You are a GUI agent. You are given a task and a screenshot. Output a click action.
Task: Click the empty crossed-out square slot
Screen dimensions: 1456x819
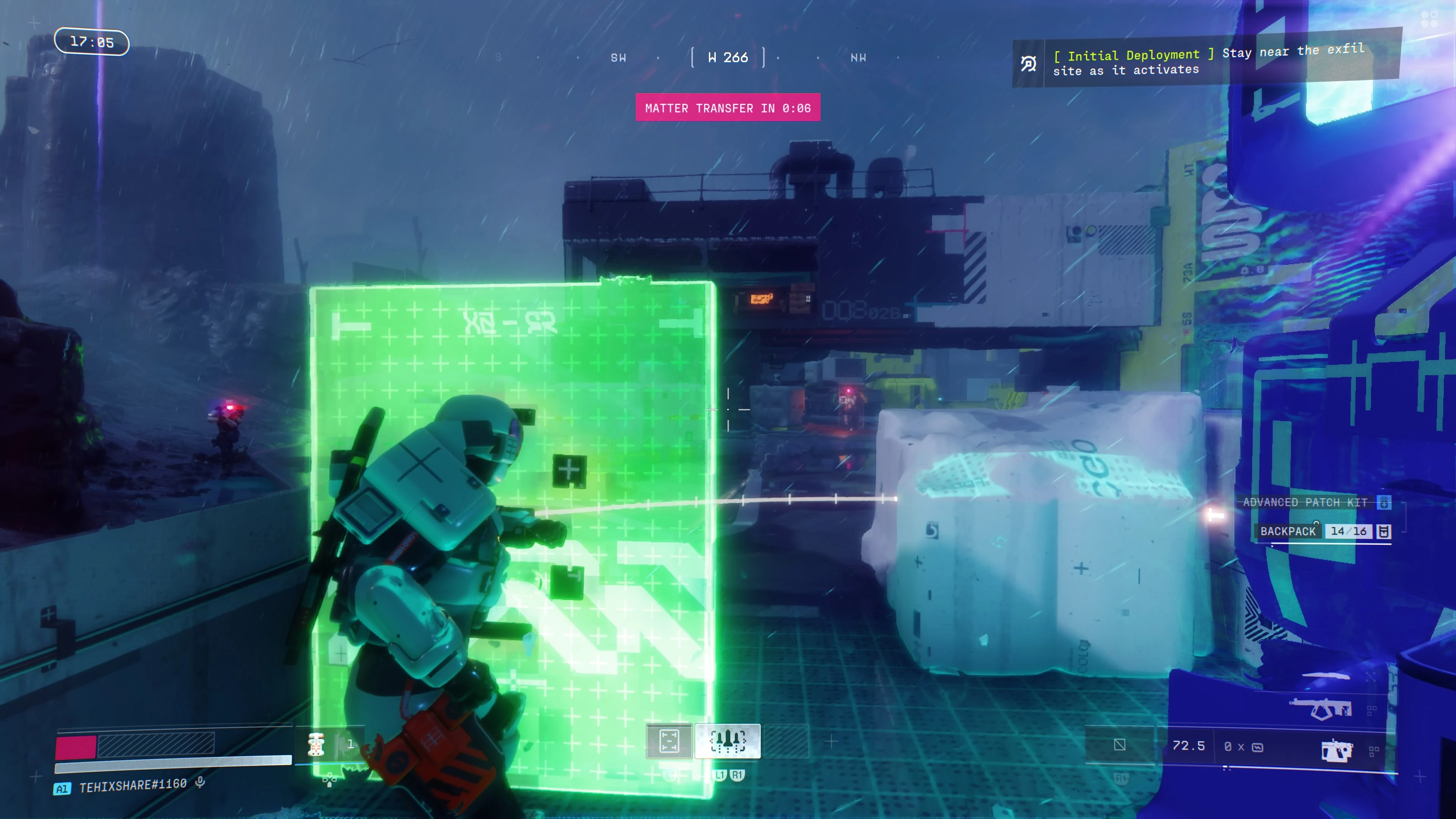pos(1119,745)
